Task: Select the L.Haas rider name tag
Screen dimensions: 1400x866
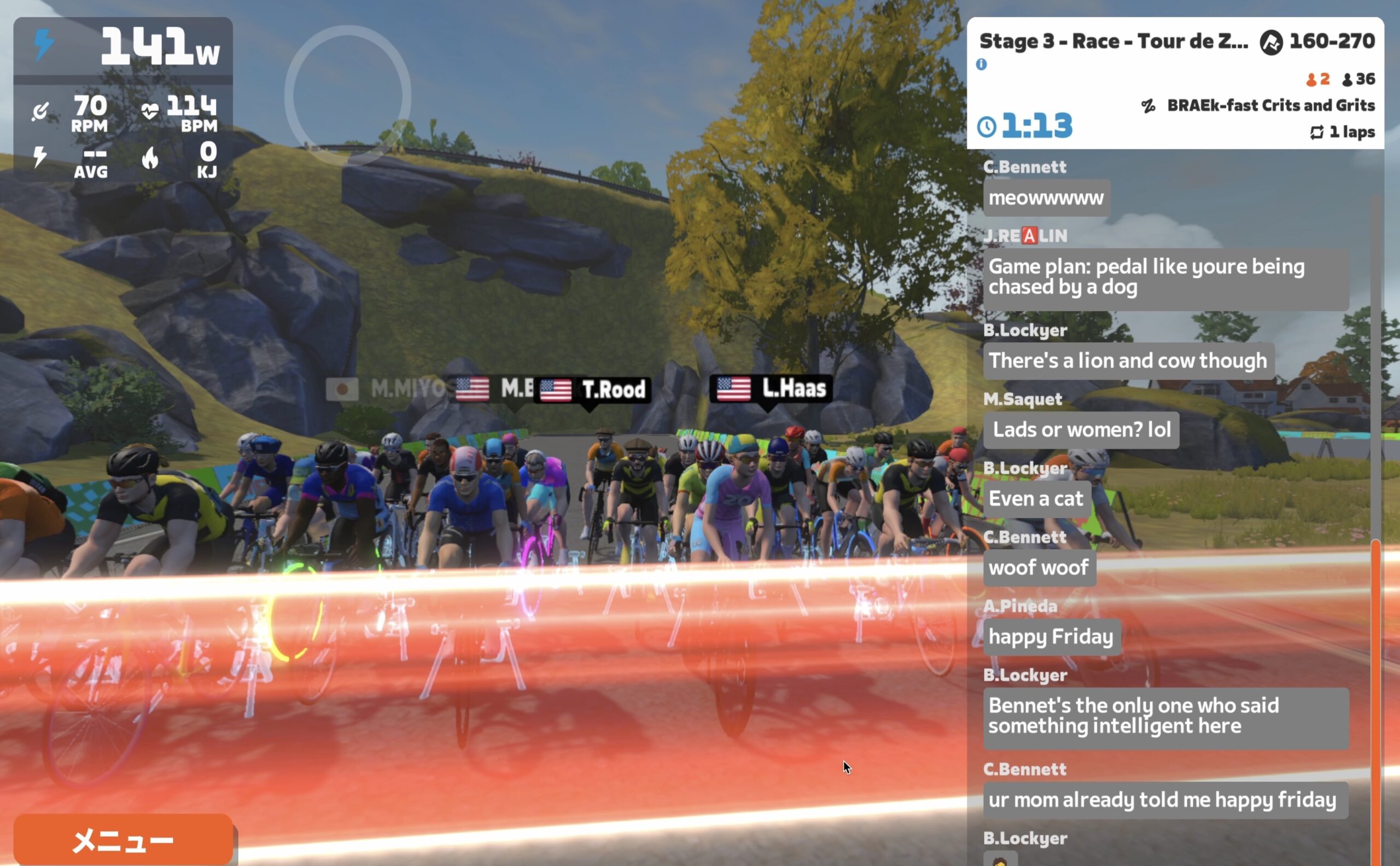Action: tap(771, 389)
